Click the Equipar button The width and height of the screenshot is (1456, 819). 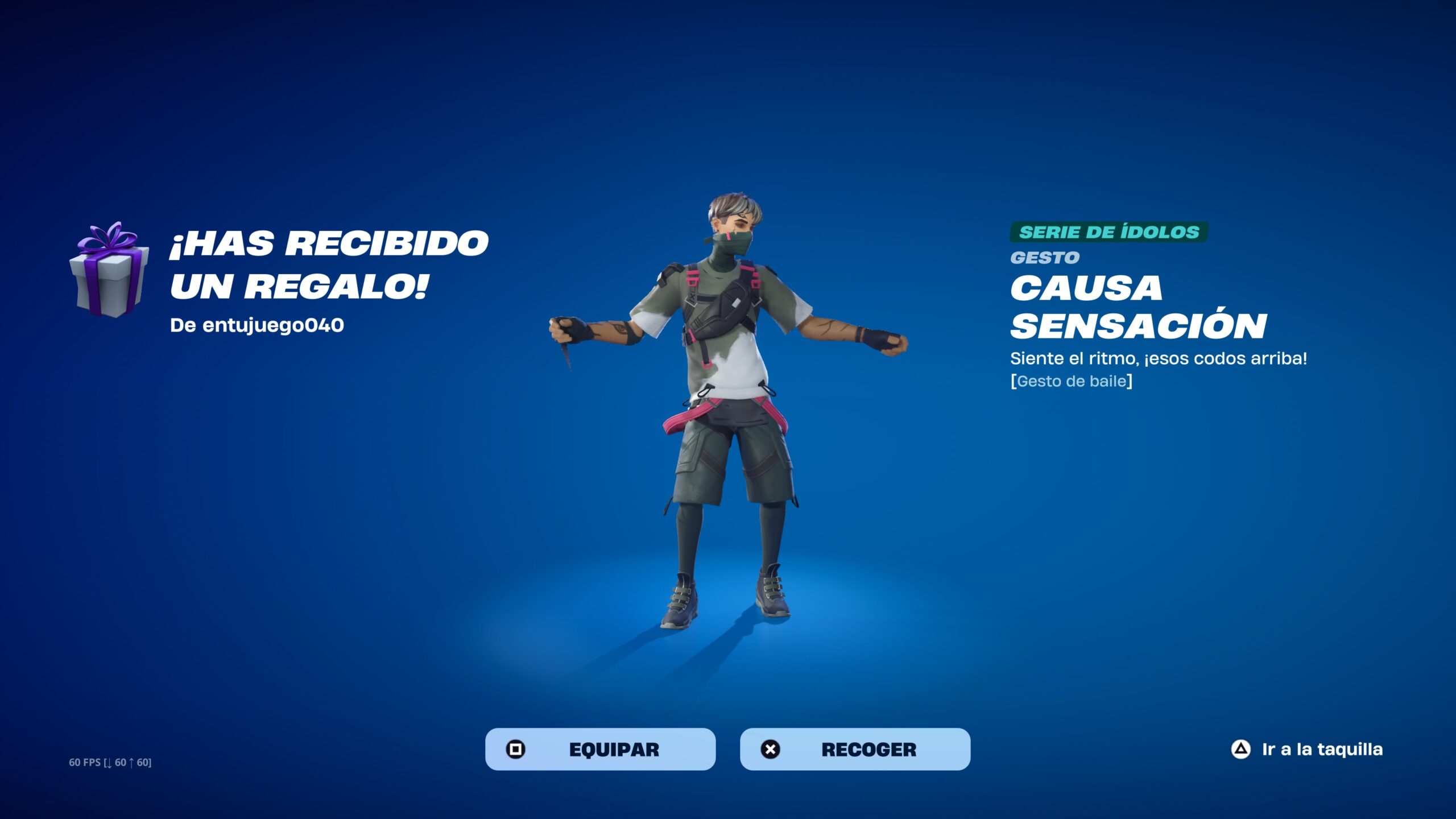coord(600,749)
